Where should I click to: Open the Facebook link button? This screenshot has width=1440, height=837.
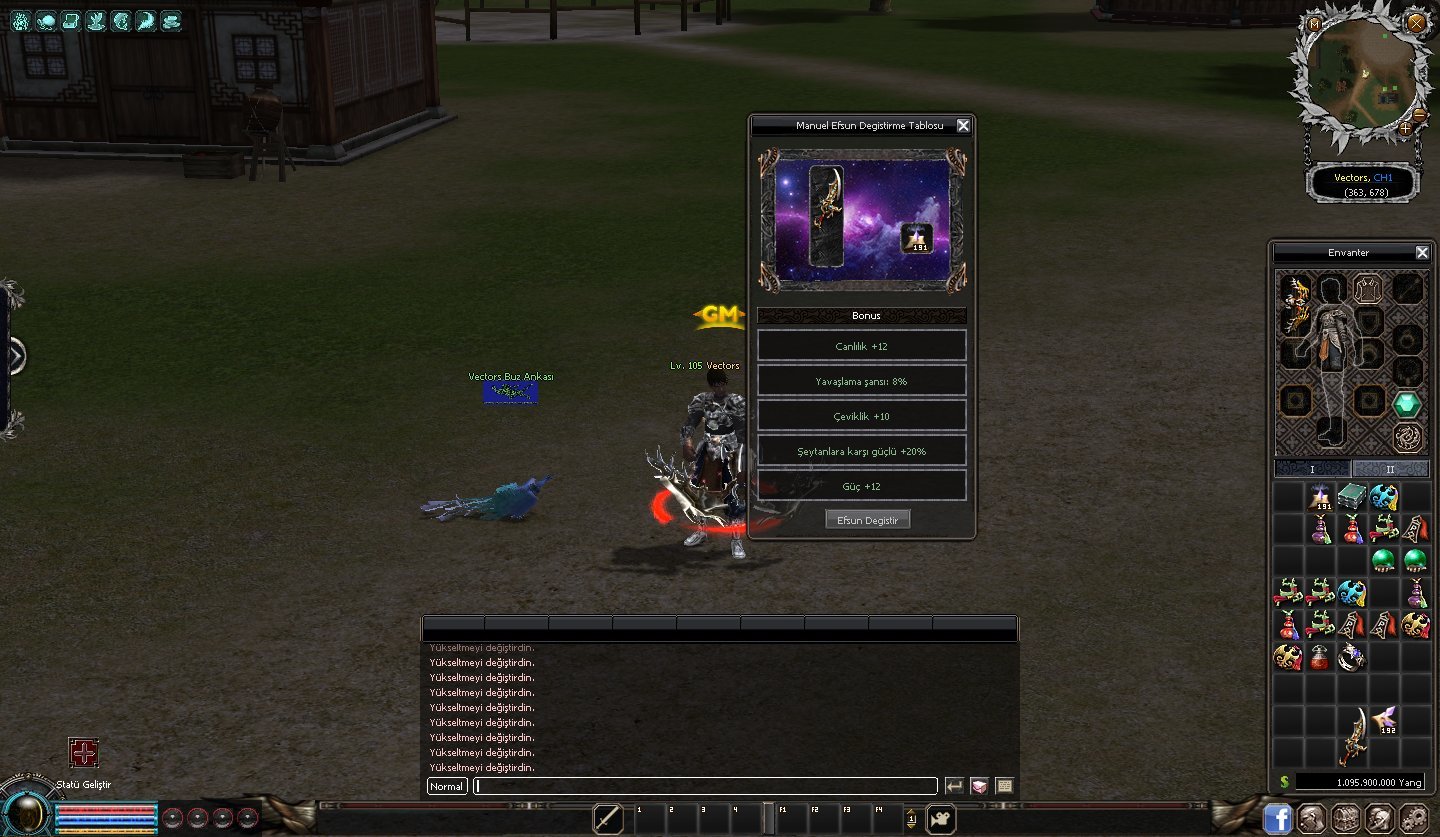1278,818
